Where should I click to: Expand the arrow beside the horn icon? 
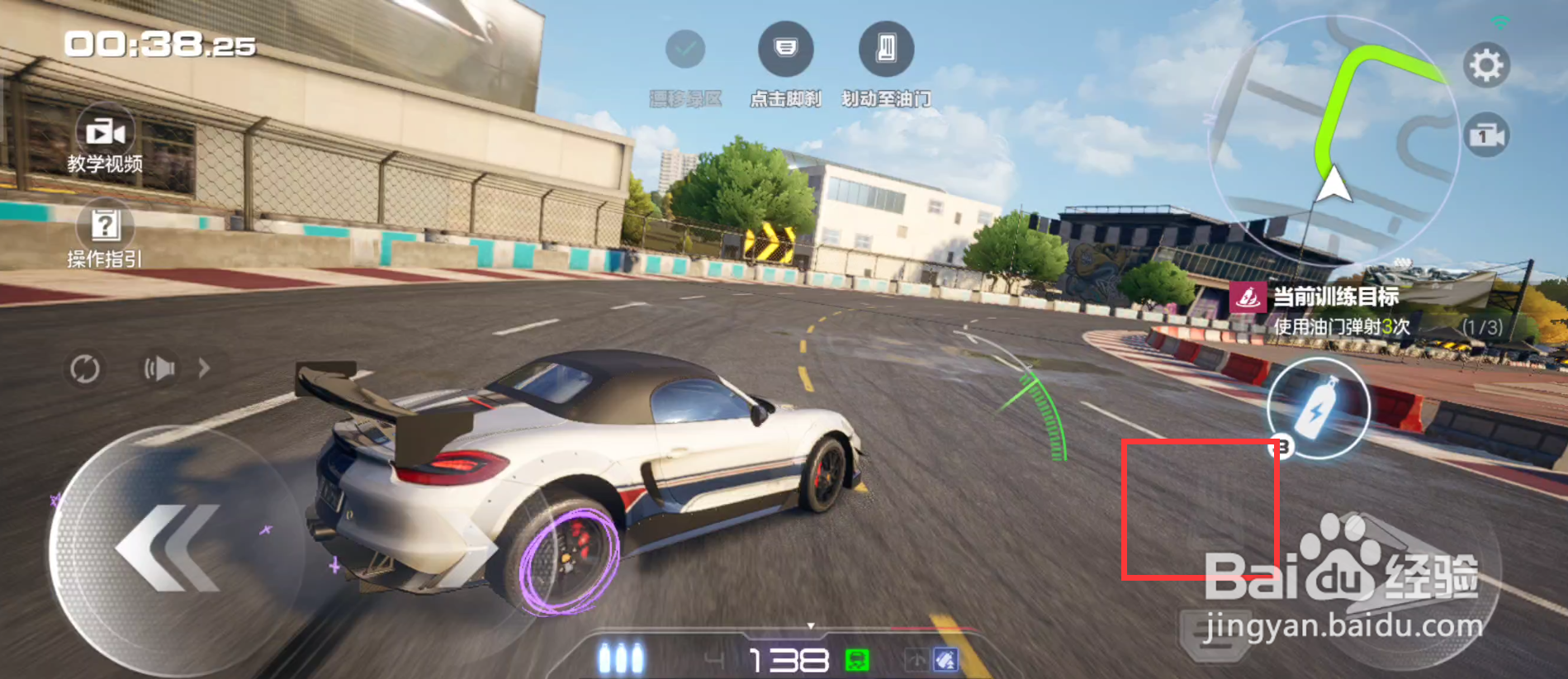coord(204,368)
